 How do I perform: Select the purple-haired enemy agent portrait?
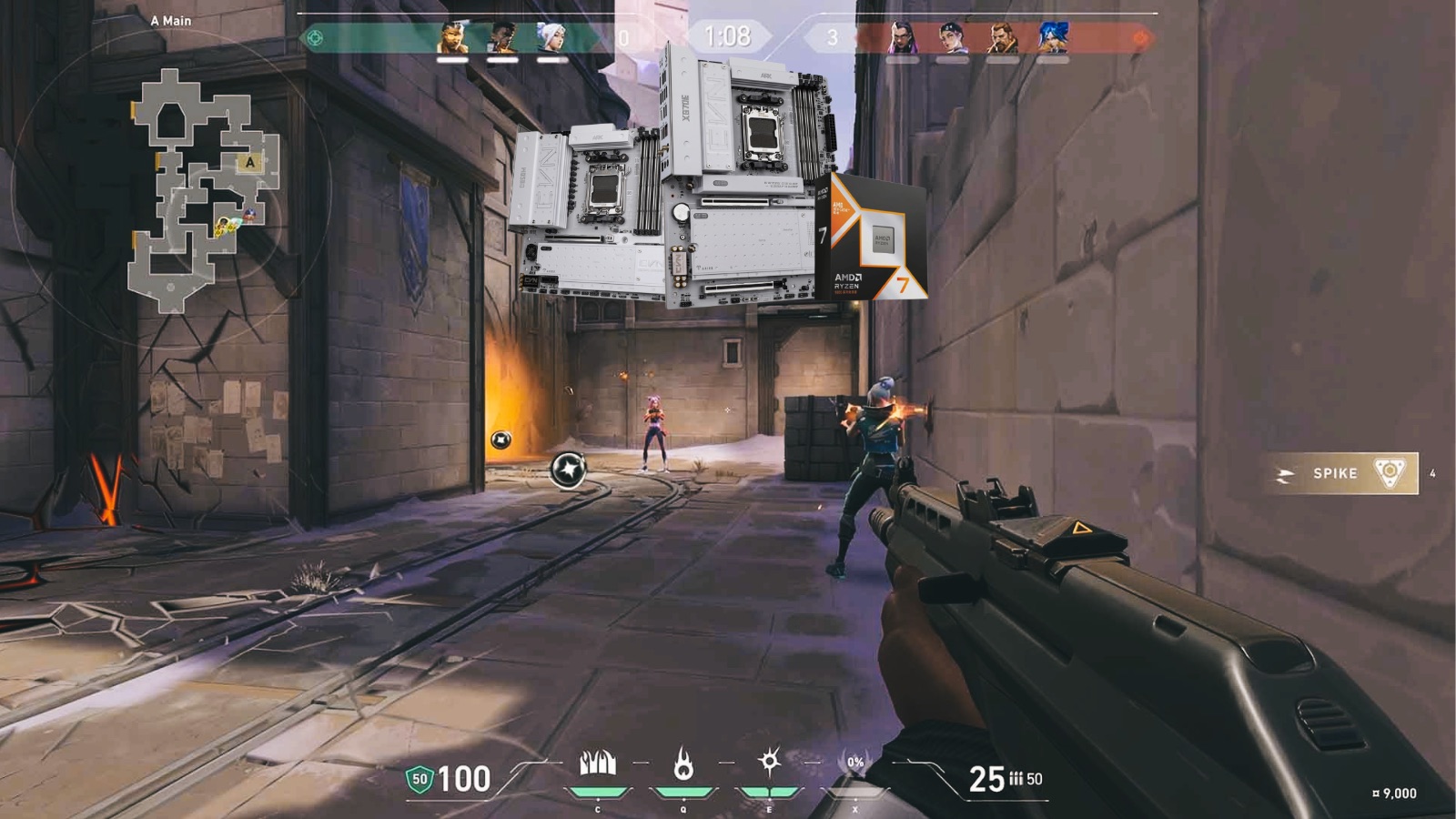click(x=902, y=38)
